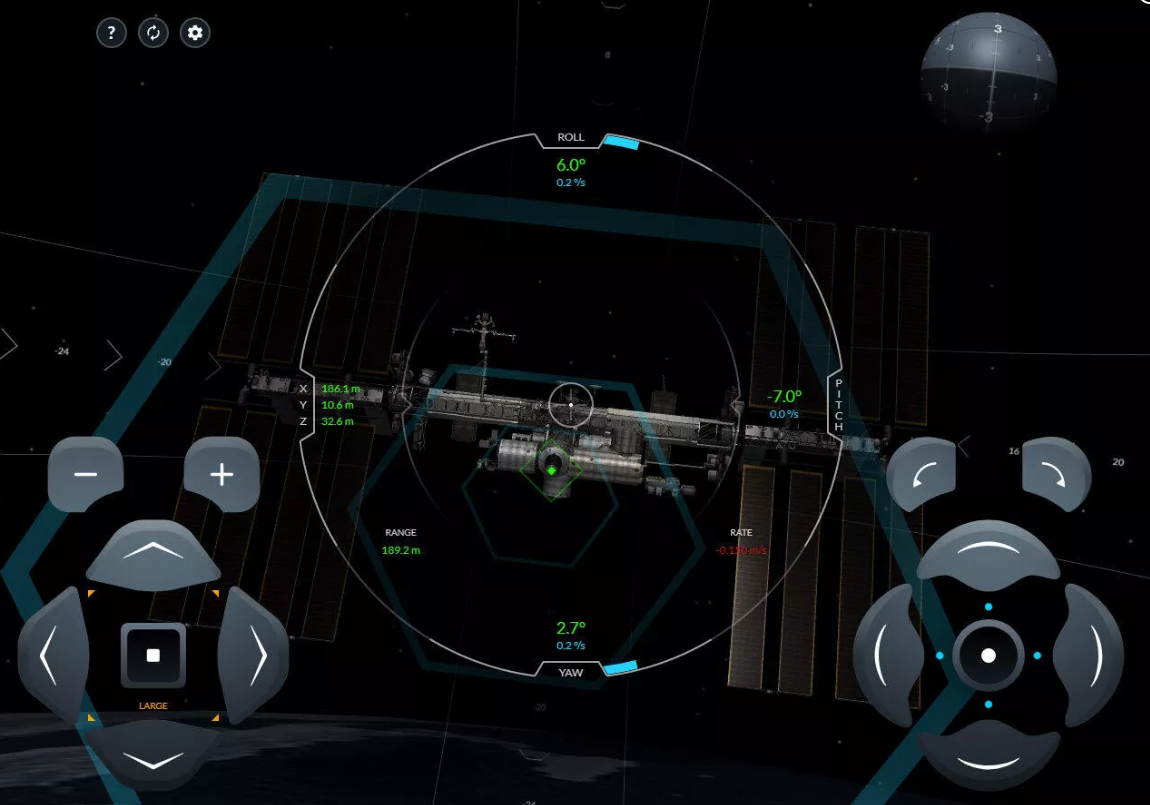Open the question mark help button
Image resolution: width=1150 pixels, height=805 pixels.
(111, 33)
